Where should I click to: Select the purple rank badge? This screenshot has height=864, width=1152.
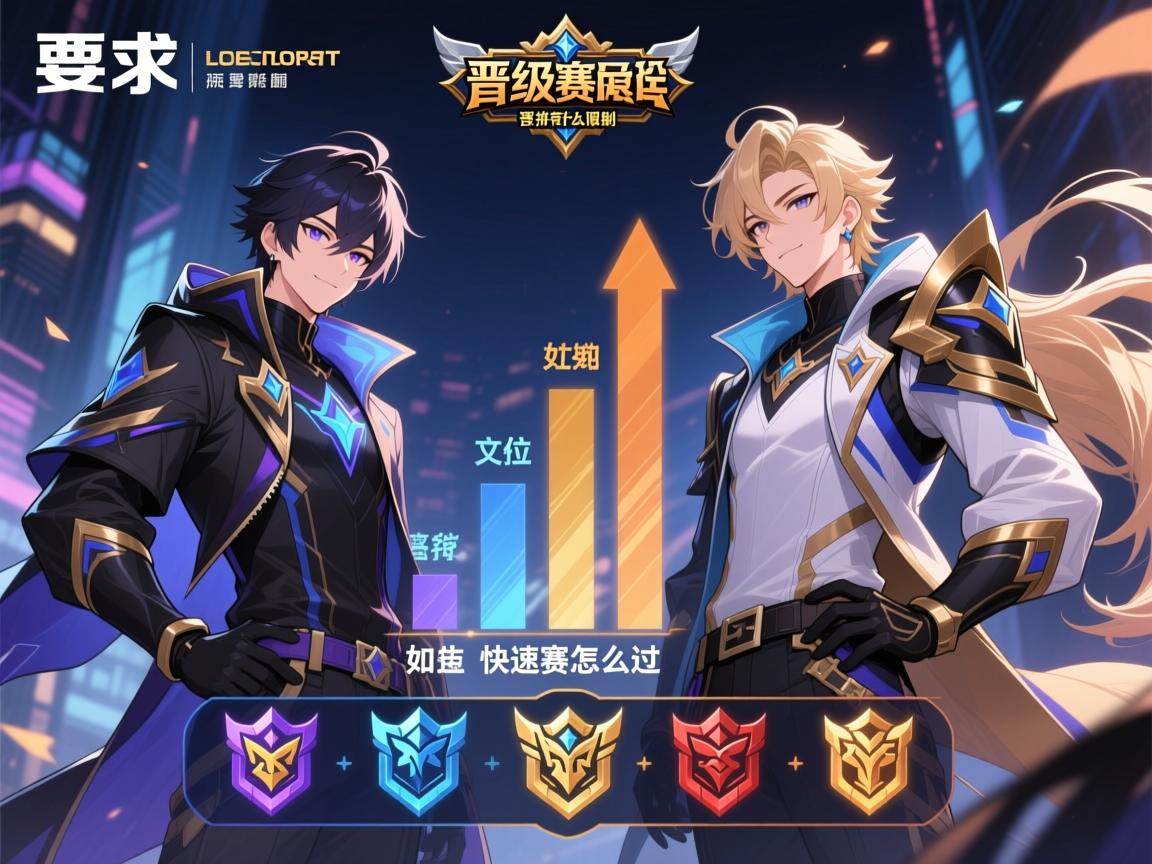(x=270, y=761)
